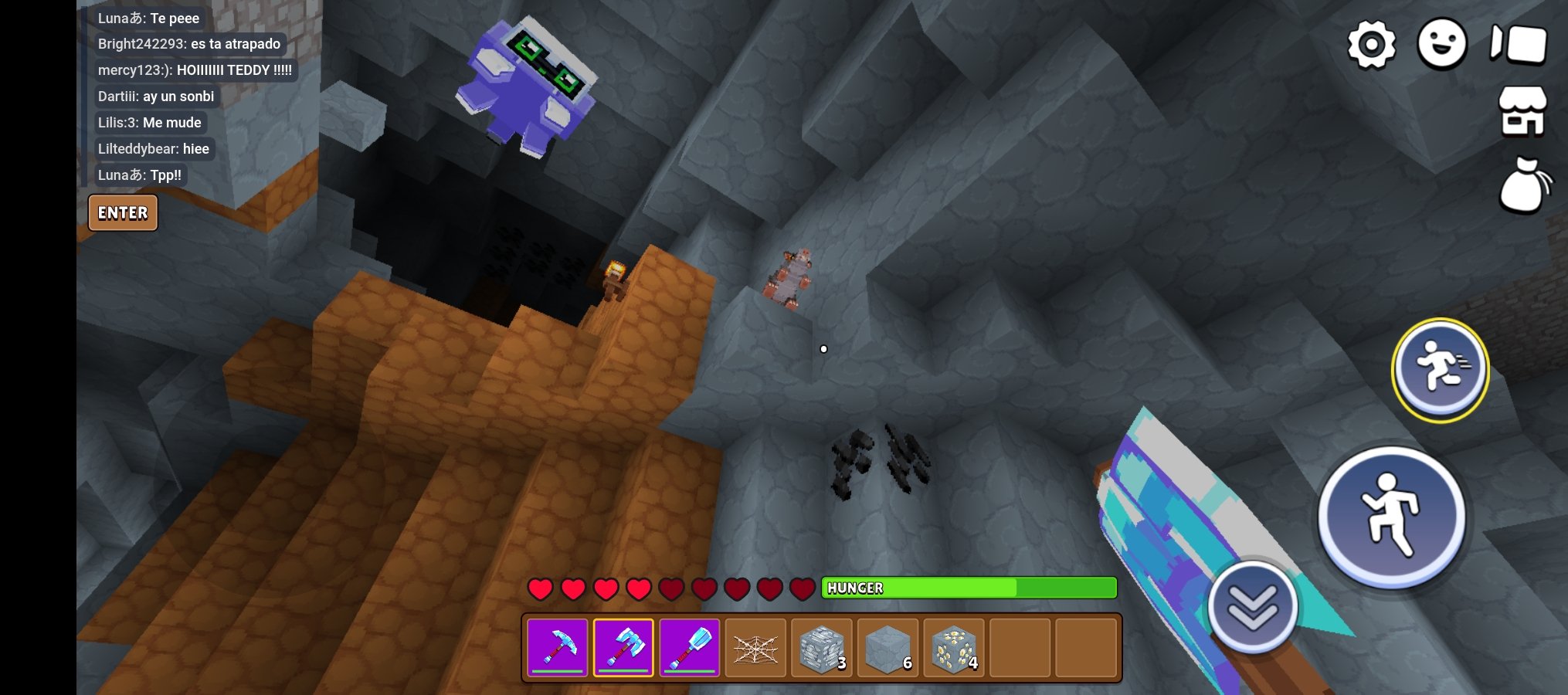Choose the stone block stack of 6
The width and height of the screenshot is (1568, 695).
[888, 647]
